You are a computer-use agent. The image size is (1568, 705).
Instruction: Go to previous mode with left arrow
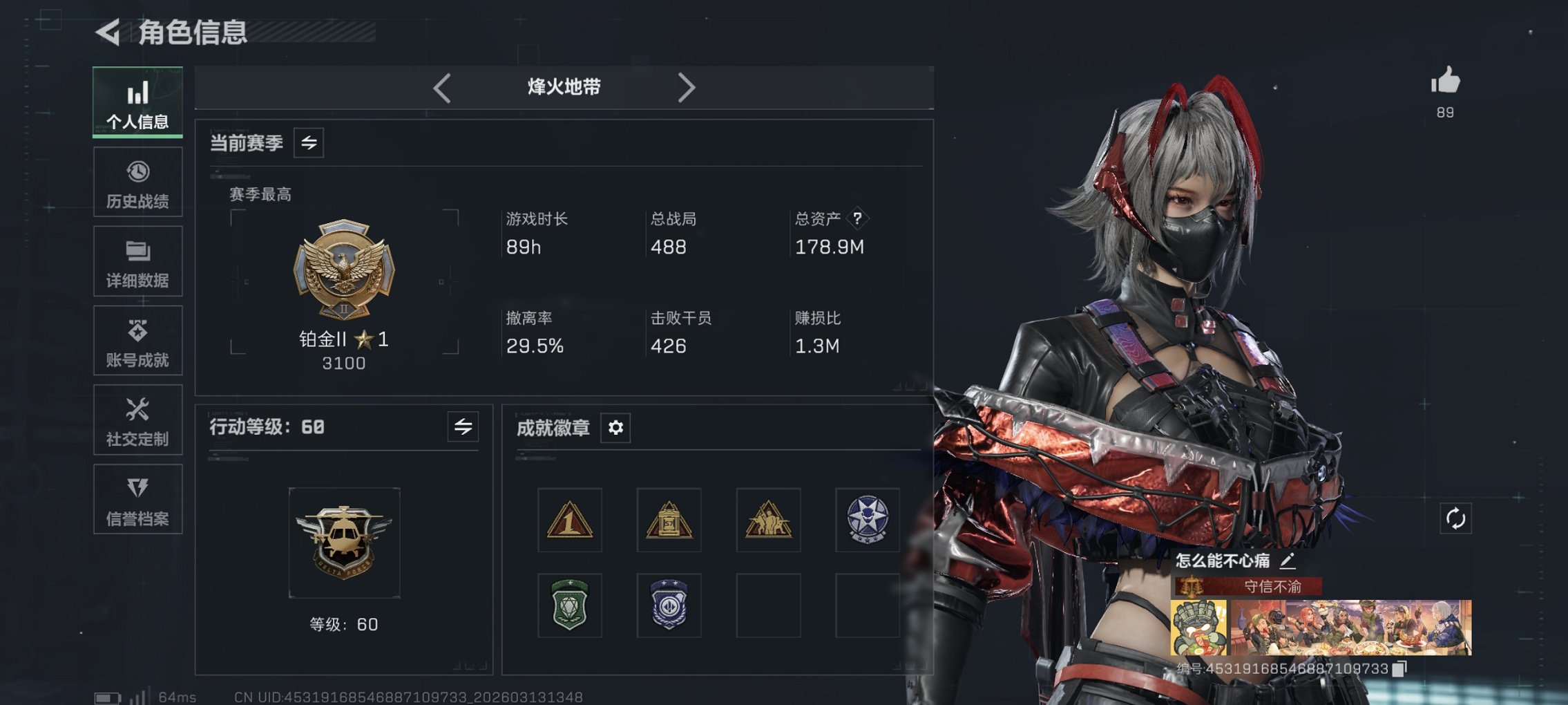tap(440, 88)
